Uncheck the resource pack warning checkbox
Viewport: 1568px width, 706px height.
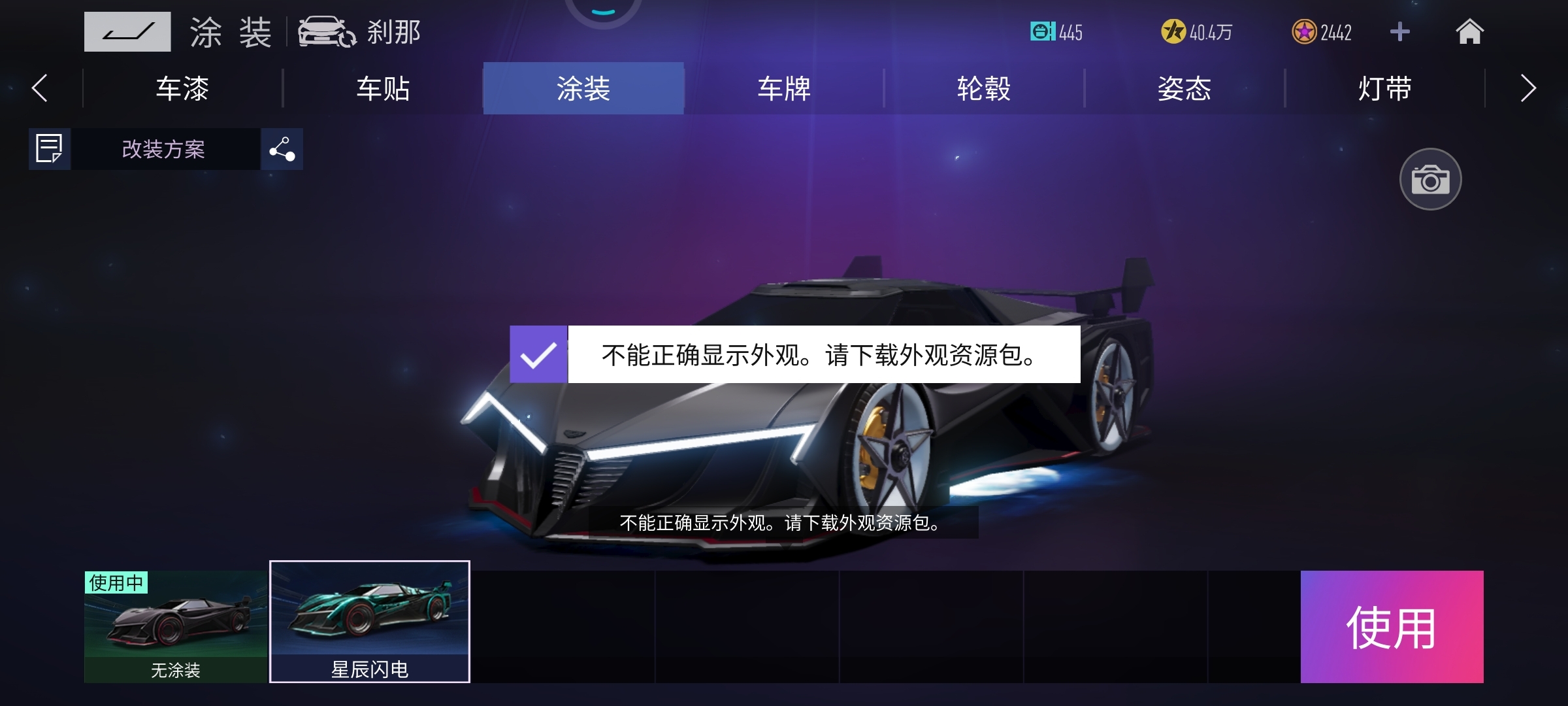coord(539,356)
